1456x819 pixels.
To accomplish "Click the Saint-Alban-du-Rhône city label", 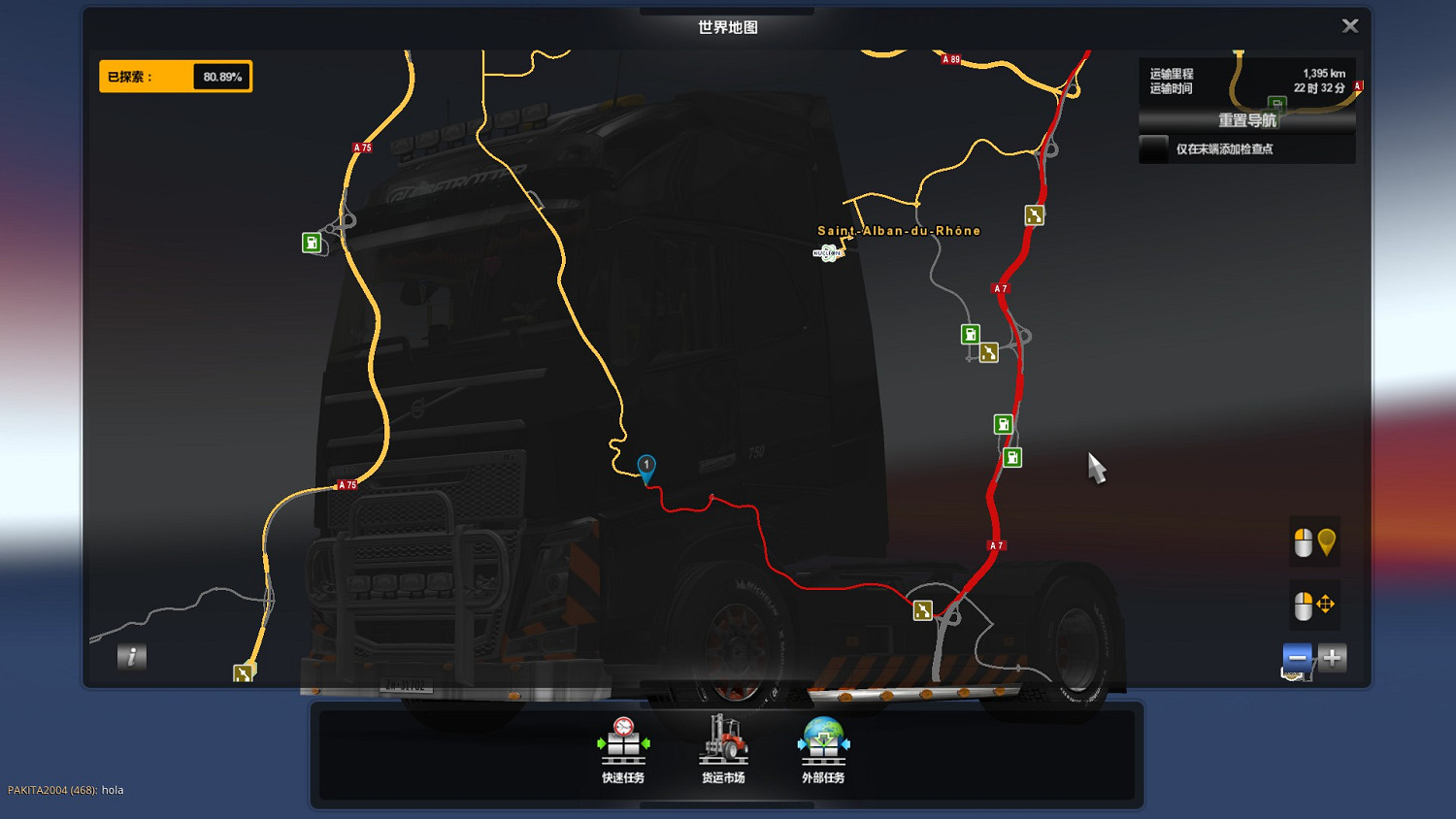I will coord(898,231).
